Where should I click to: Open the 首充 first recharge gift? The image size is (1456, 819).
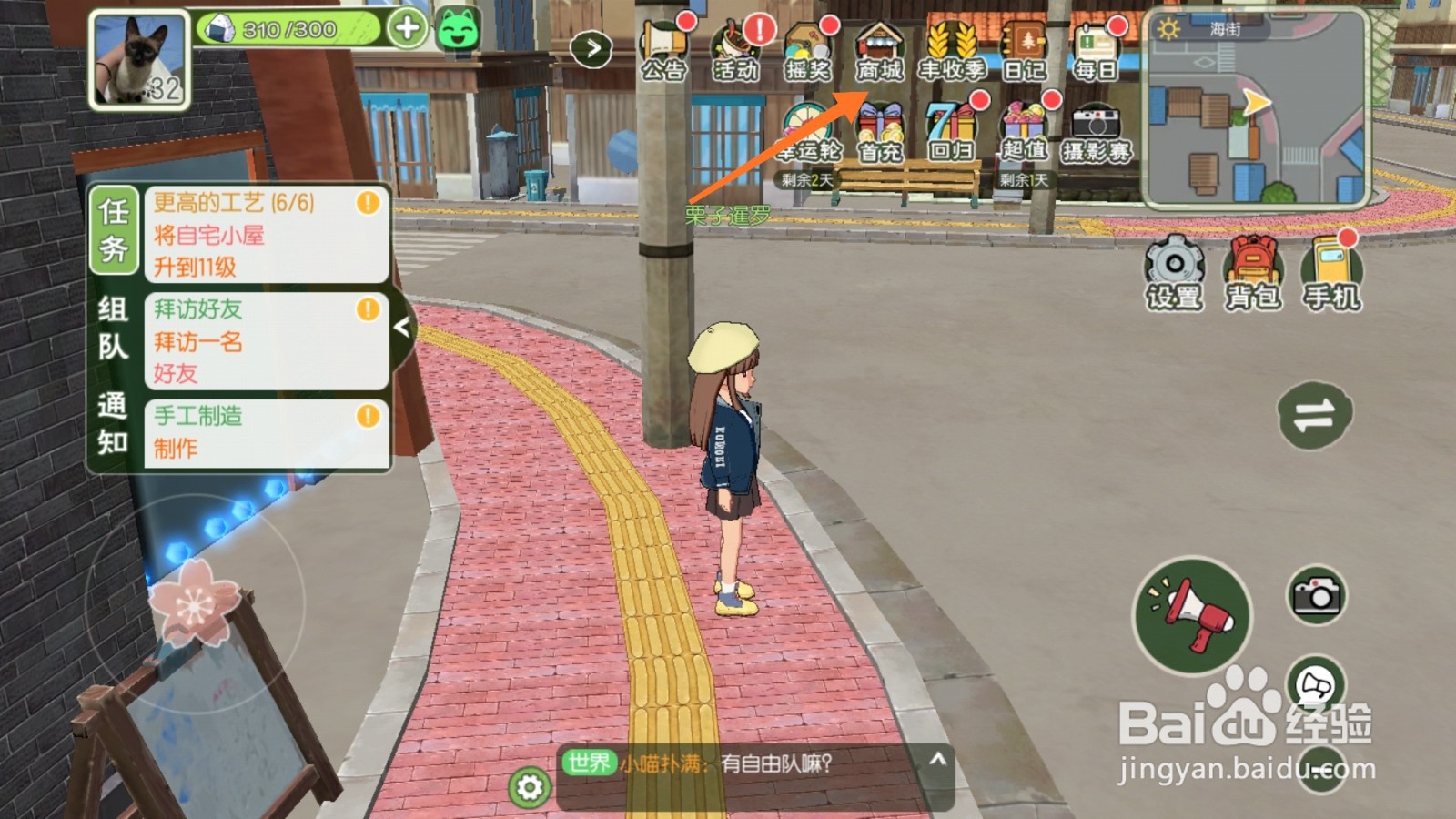coord(879,127)
